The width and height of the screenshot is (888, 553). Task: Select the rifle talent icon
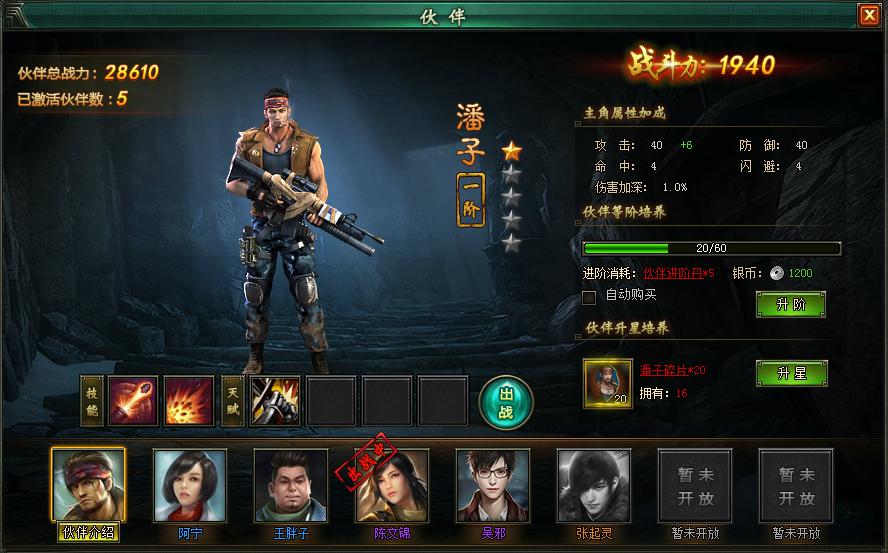[275, 401]
